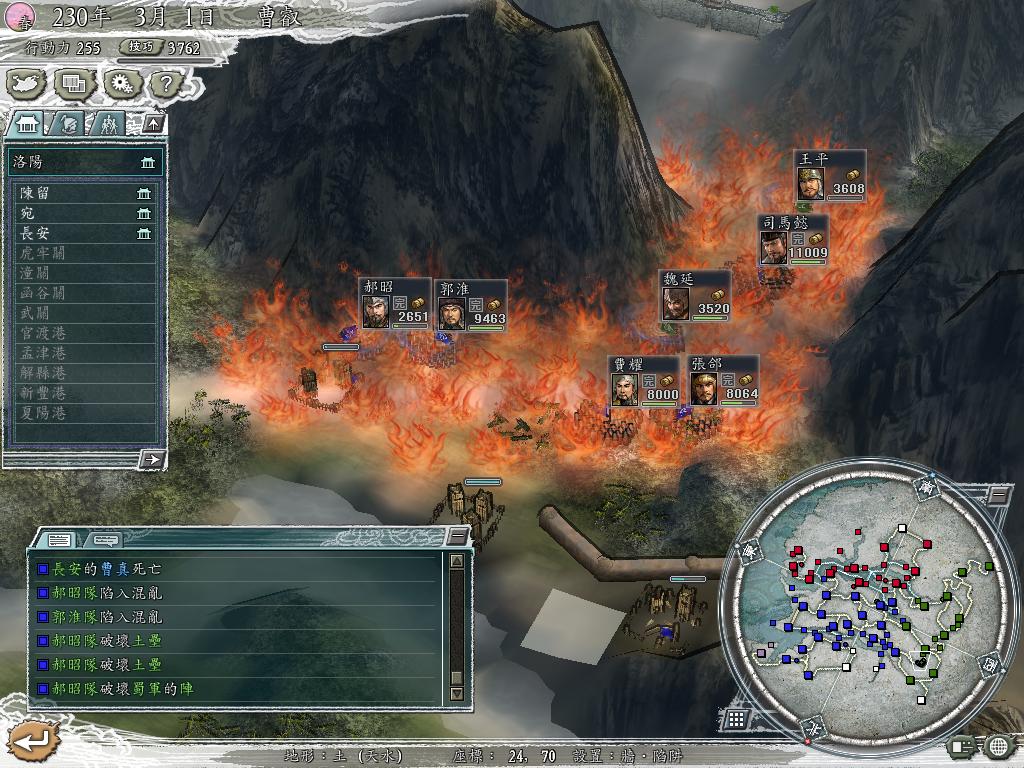Viewport: 1024px width, 768px height.
Task: Switch to the officers figures tab
Action: click(108, 124)
